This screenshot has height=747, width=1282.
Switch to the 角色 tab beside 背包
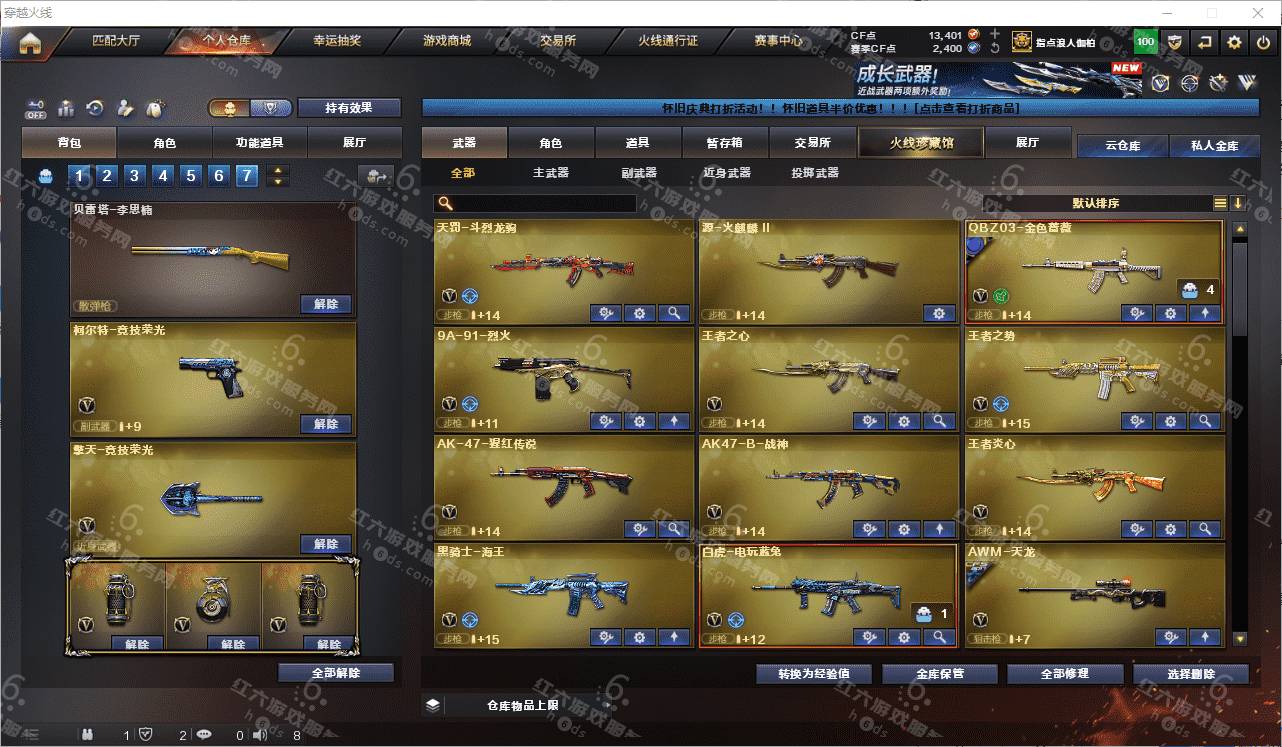click(164, 143)
